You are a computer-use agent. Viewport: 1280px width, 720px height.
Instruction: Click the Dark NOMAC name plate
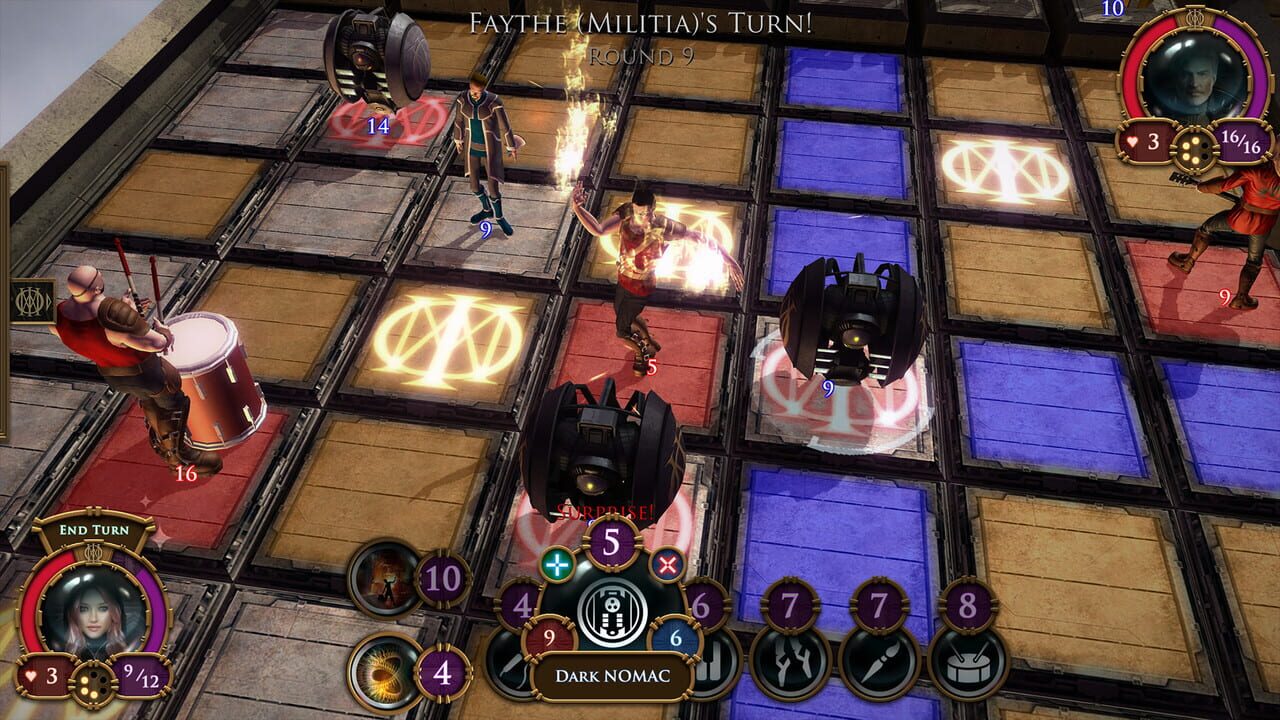pyautogui.click(x=613, y=676)
